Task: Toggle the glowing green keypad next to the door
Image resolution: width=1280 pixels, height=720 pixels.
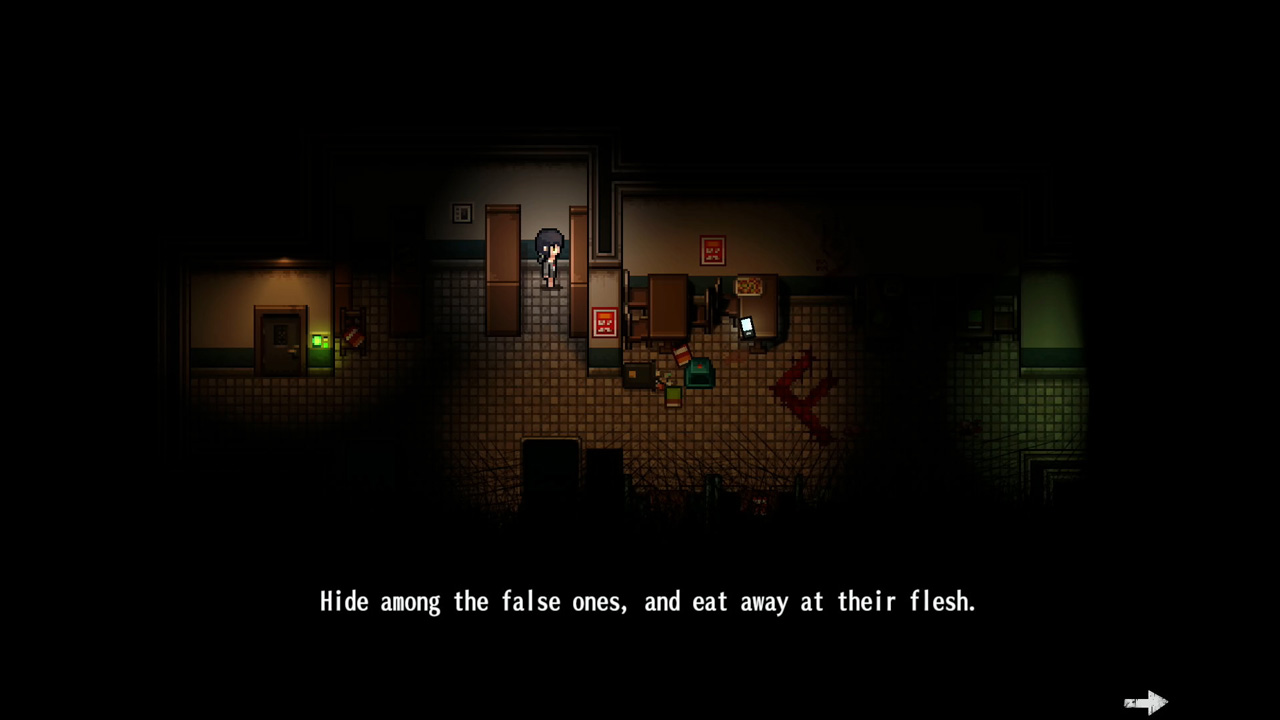Action: tap(318, 342)
